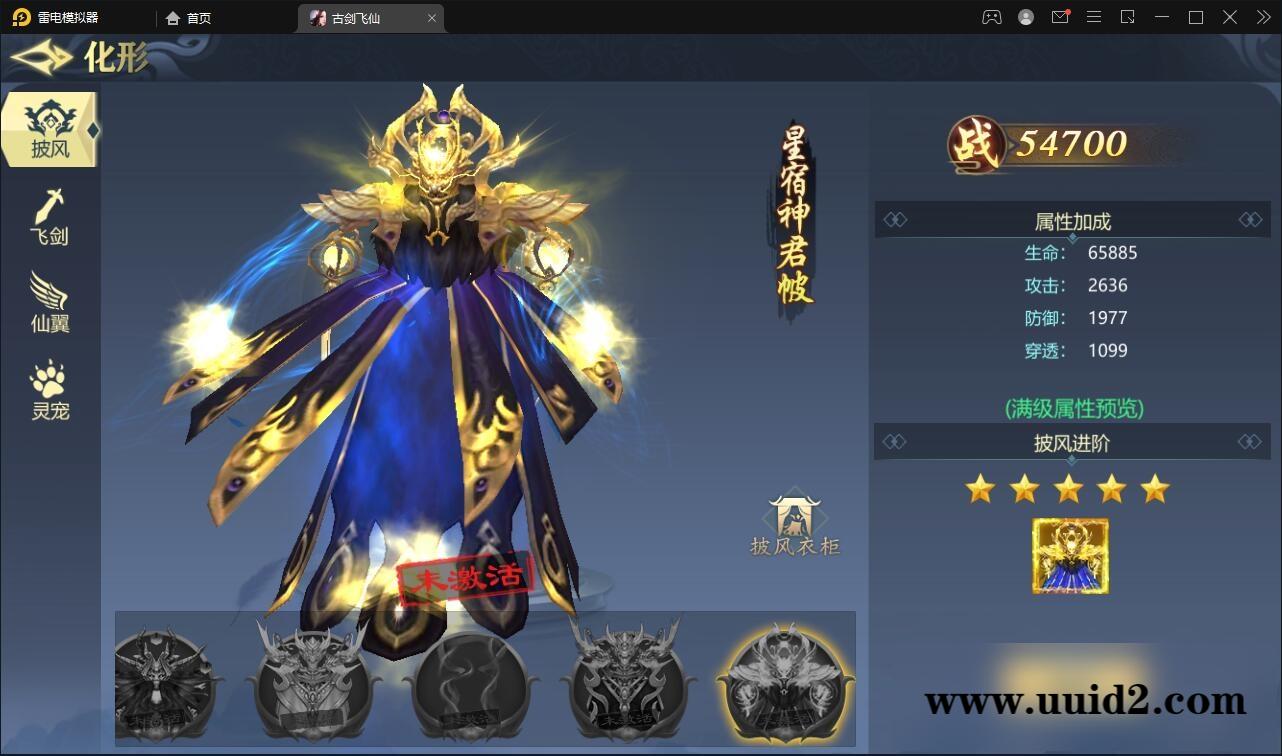Expand the title bar overflow with double arrows
1282x756 pixels.
click(1262, 17)
